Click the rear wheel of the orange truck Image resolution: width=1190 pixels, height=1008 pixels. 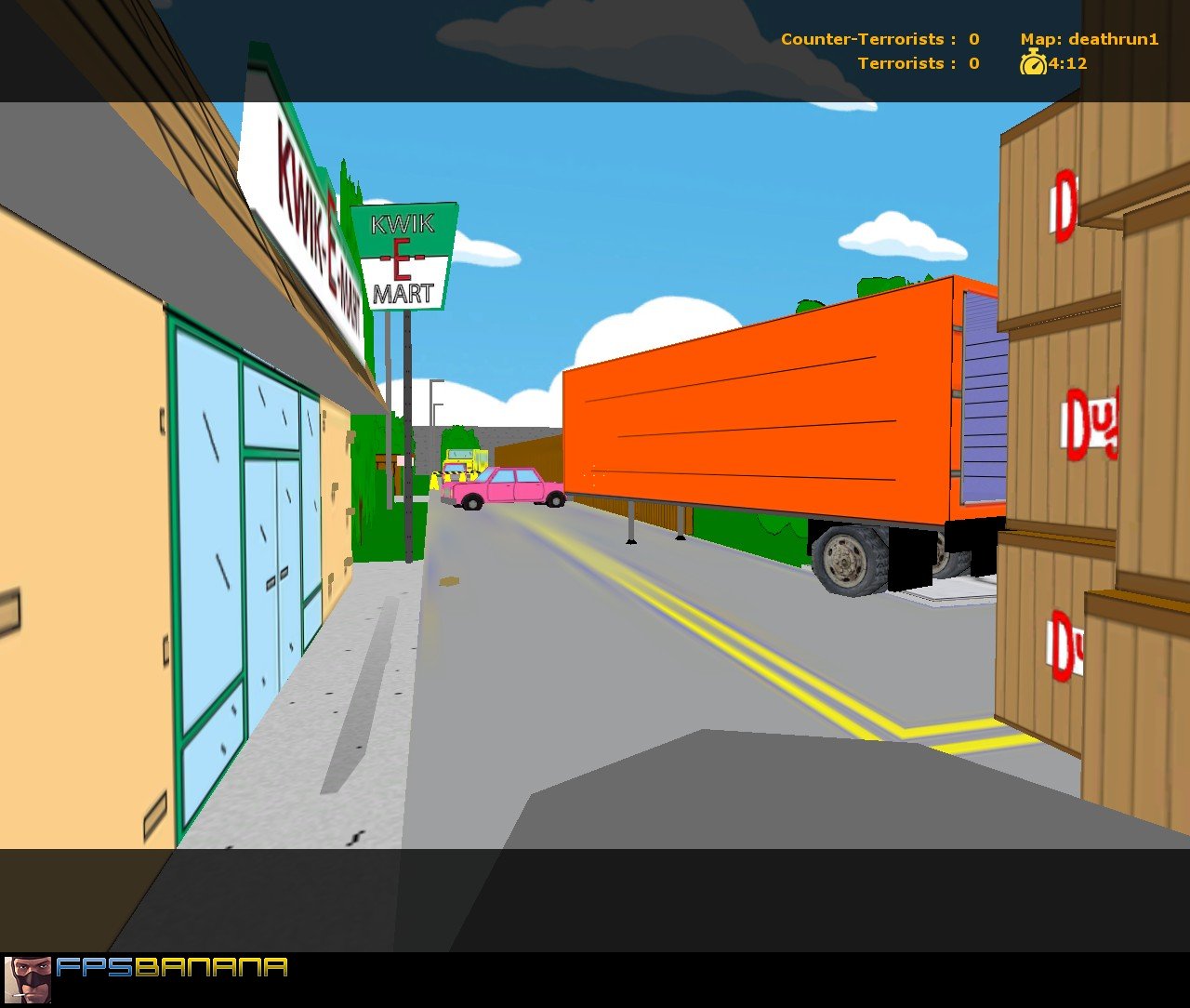[x=848, y=558]
